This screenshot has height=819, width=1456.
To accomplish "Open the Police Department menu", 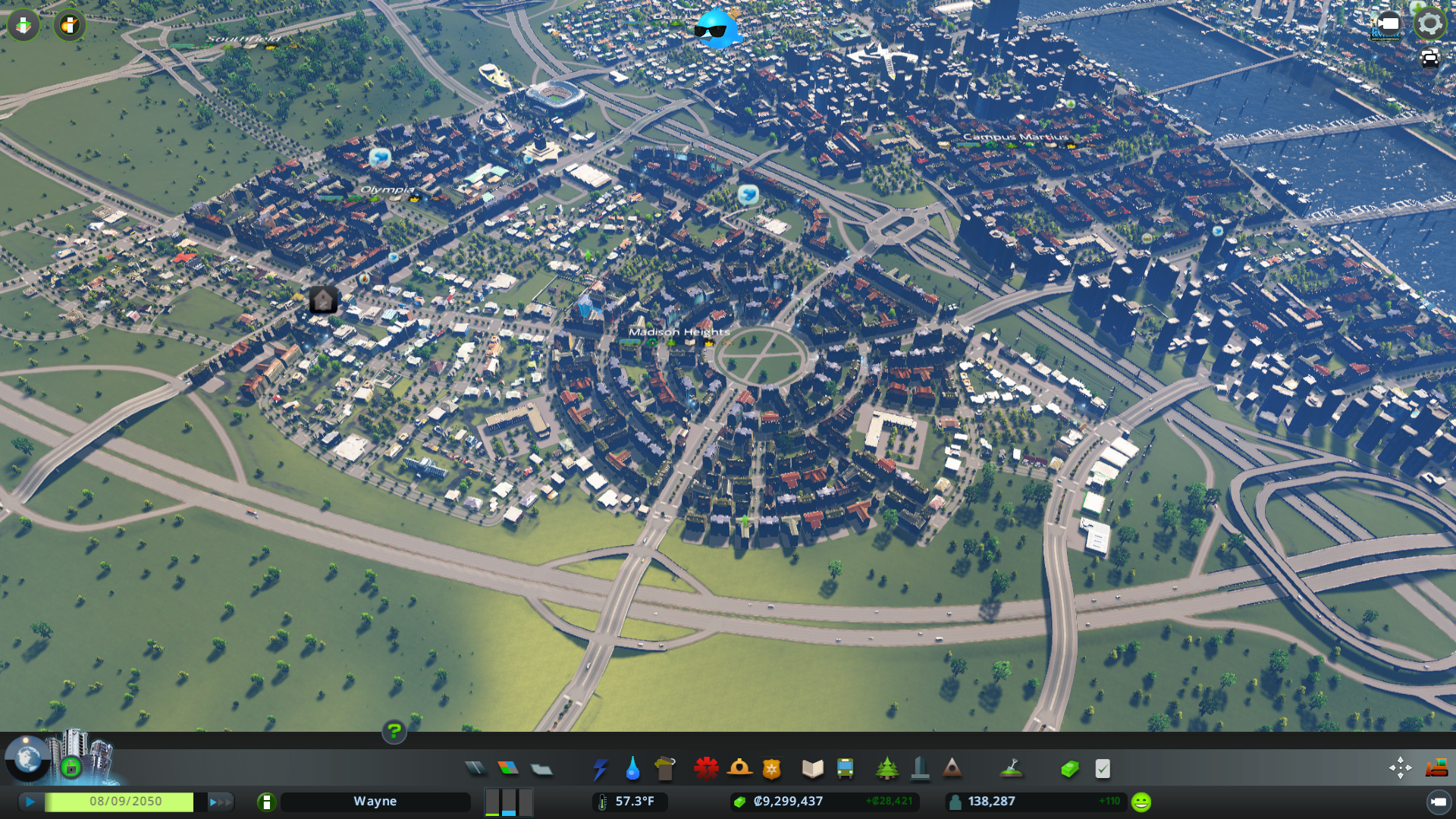I will [770, 768].
